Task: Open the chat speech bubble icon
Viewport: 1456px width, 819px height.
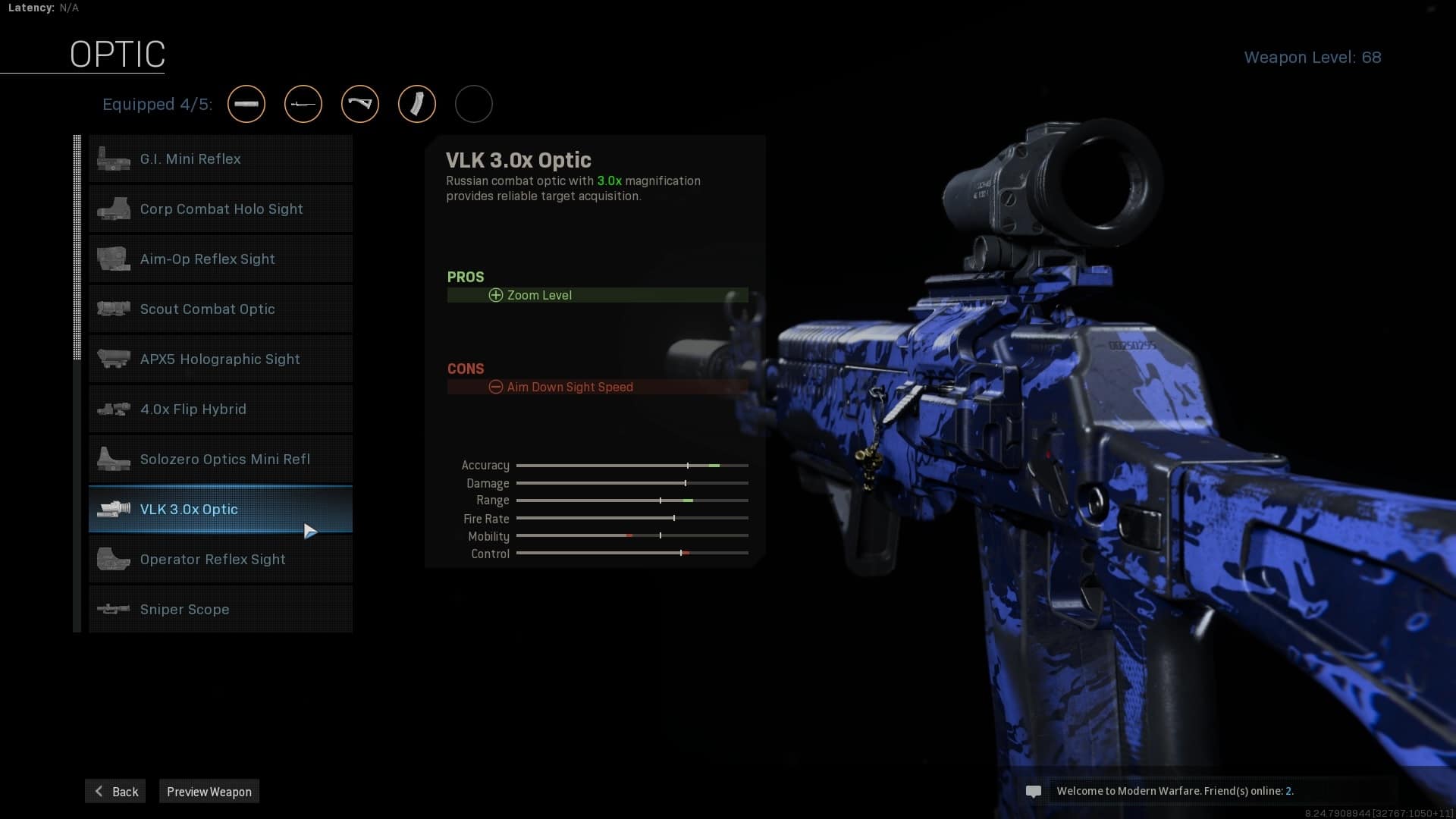Action: [1033, 792]
